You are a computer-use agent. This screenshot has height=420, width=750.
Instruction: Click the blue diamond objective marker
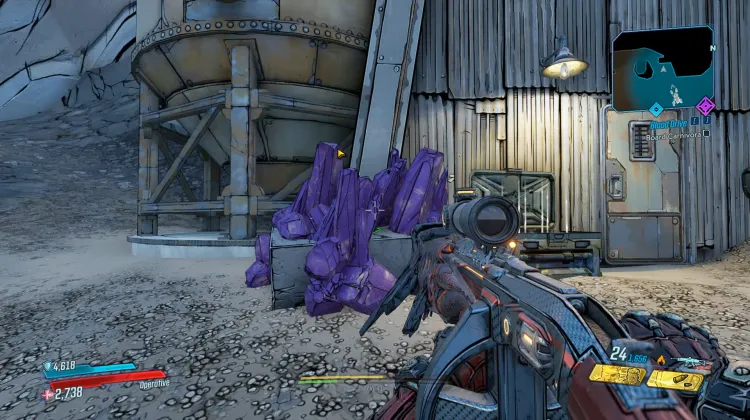657,108
